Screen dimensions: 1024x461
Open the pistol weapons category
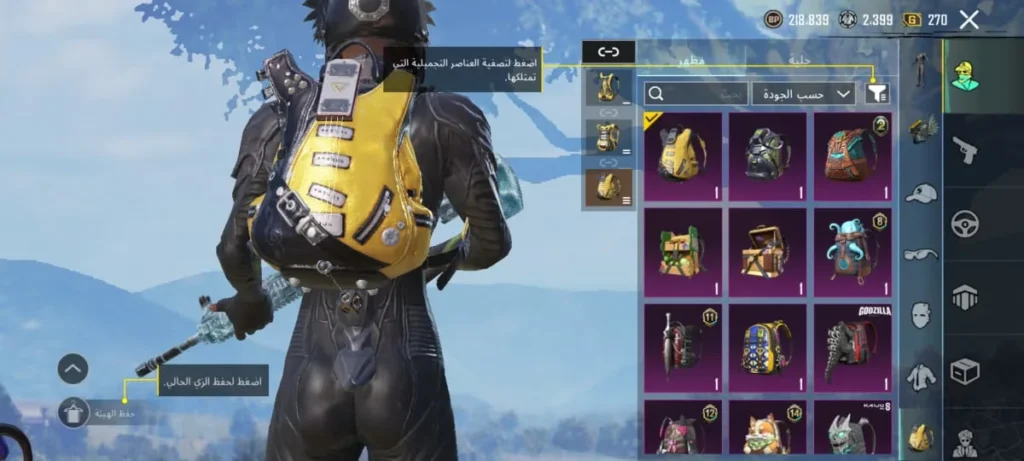point(965,150)
